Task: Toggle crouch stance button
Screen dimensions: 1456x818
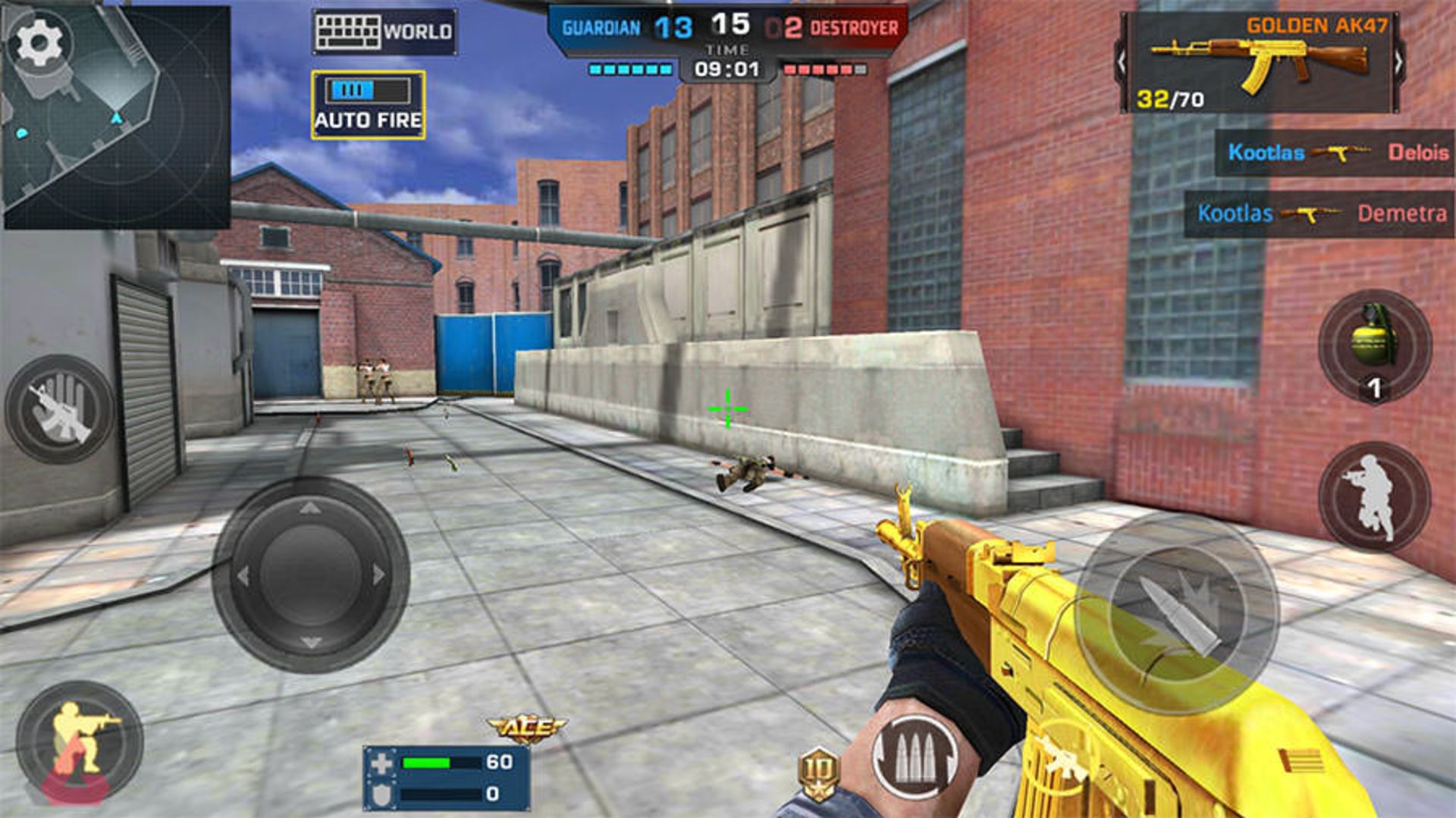Action: click(x=80, y=741)
